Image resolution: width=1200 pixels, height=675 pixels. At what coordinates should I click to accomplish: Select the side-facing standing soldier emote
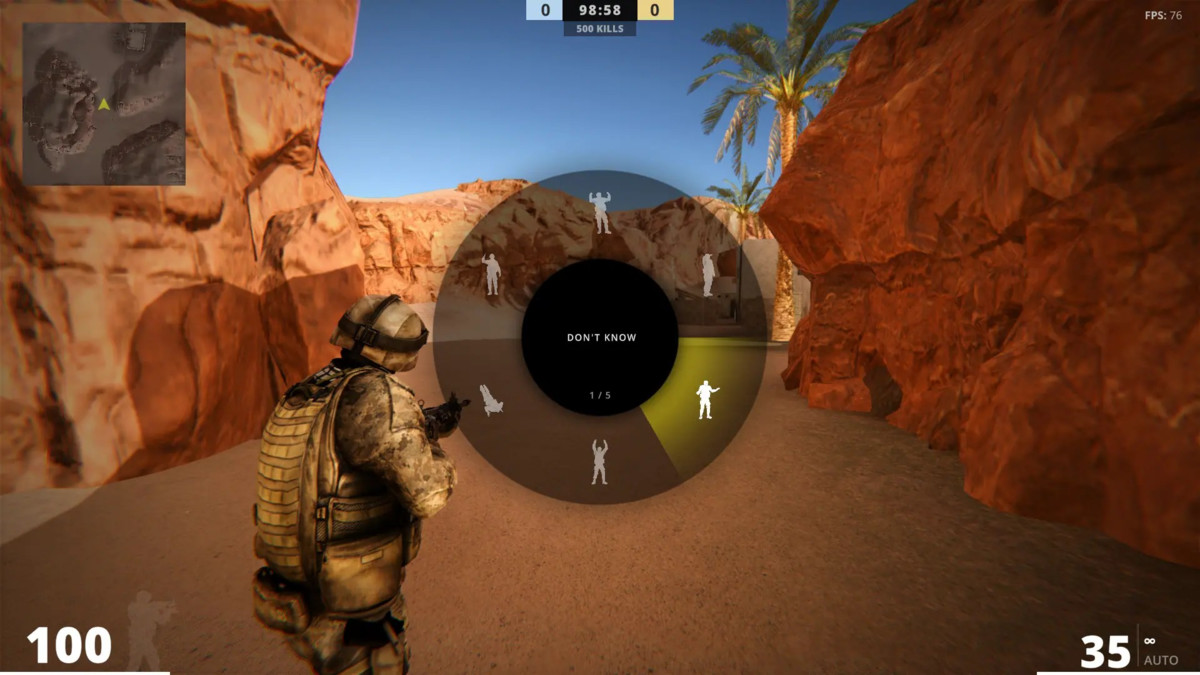pyautogui.click(x=708, y=274)
